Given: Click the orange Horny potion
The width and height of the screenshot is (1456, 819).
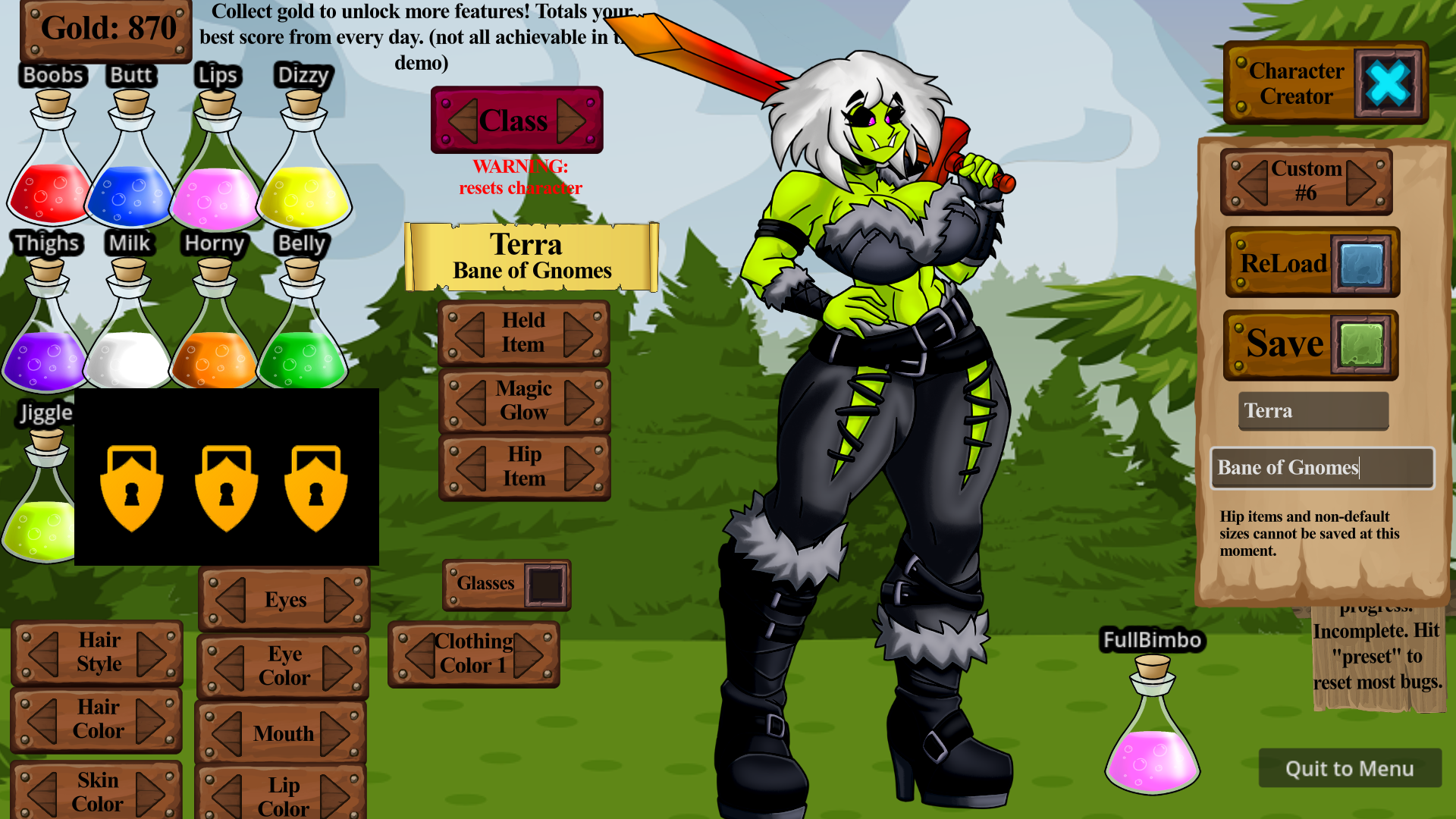Looking at the screenshot, I should (x=216, y=360).
